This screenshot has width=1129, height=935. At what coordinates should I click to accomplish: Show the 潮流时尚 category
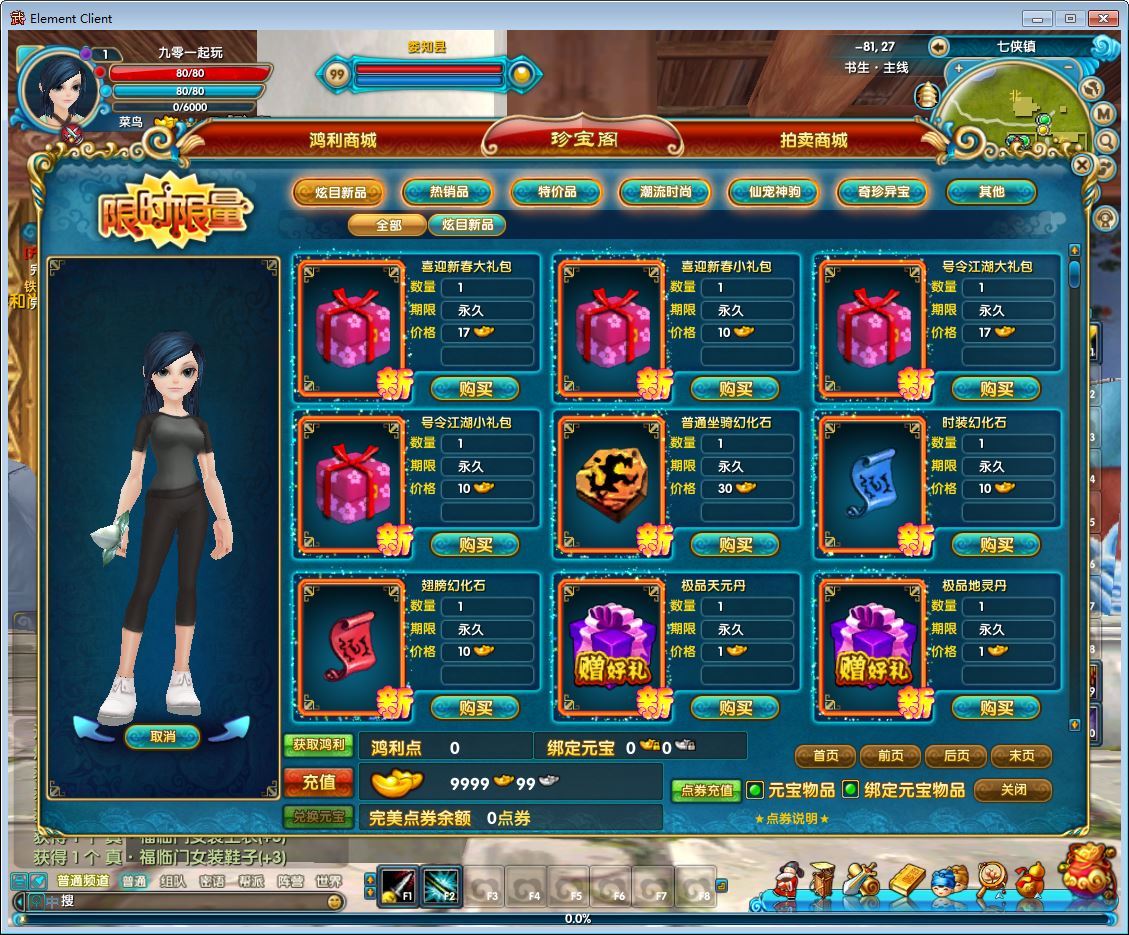point(665,192)
